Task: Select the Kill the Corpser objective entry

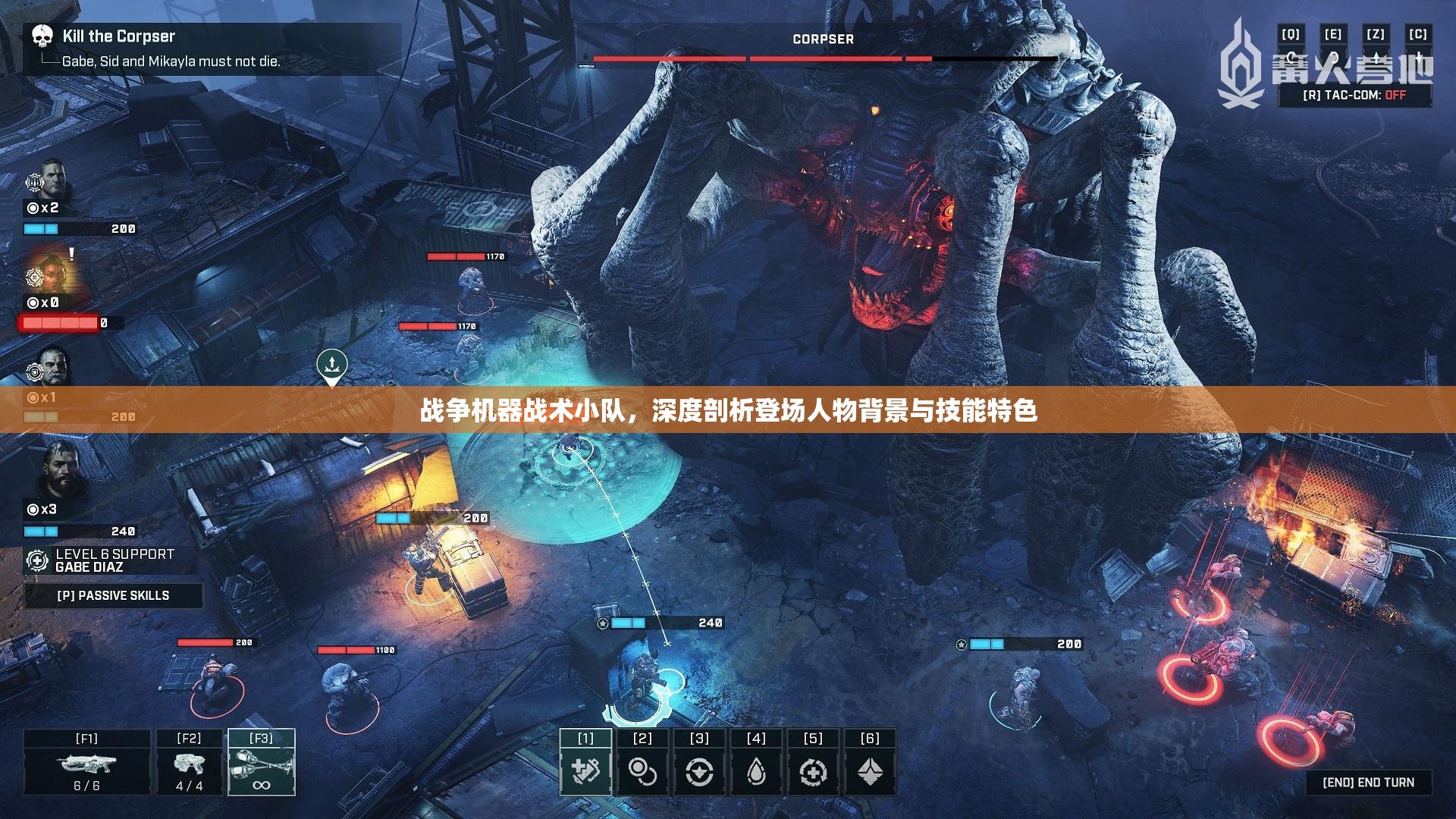Action: (x=118, y=36)
